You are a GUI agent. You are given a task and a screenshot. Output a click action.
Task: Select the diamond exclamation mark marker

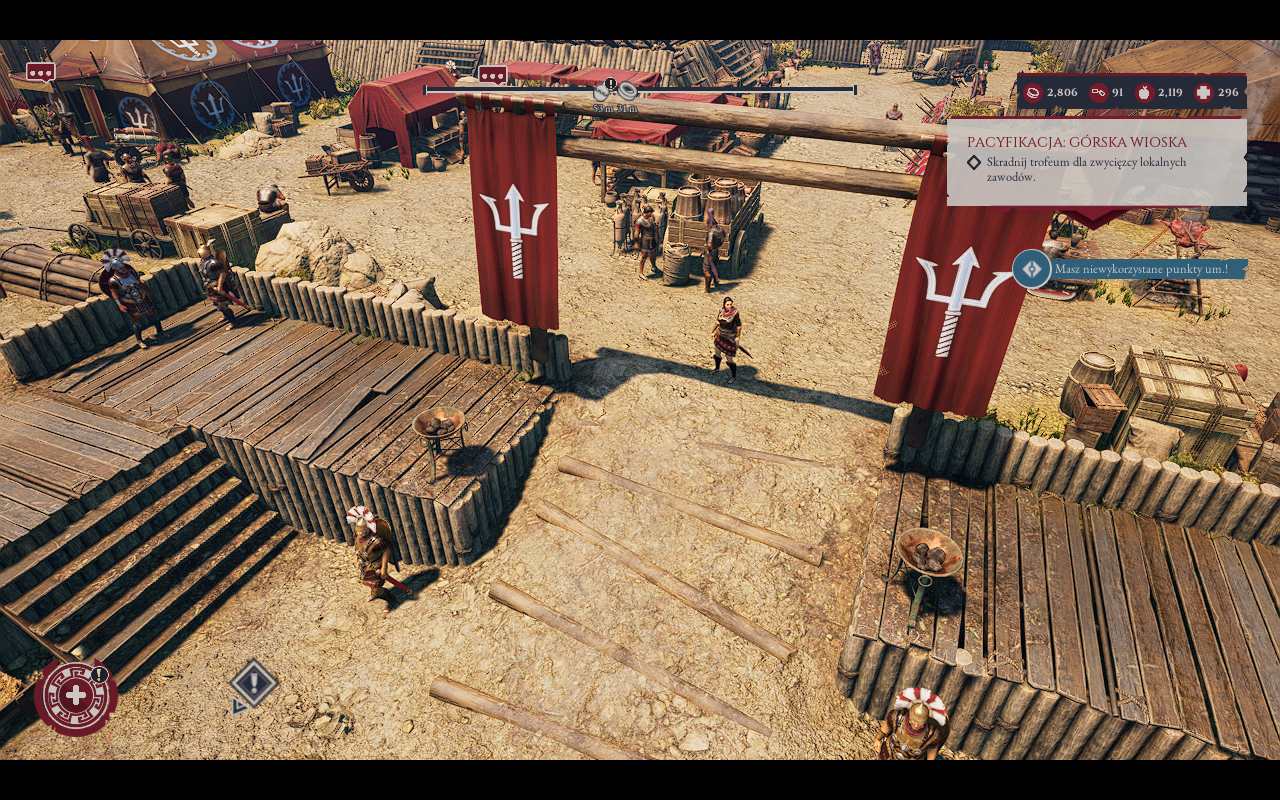pos(254,684)
